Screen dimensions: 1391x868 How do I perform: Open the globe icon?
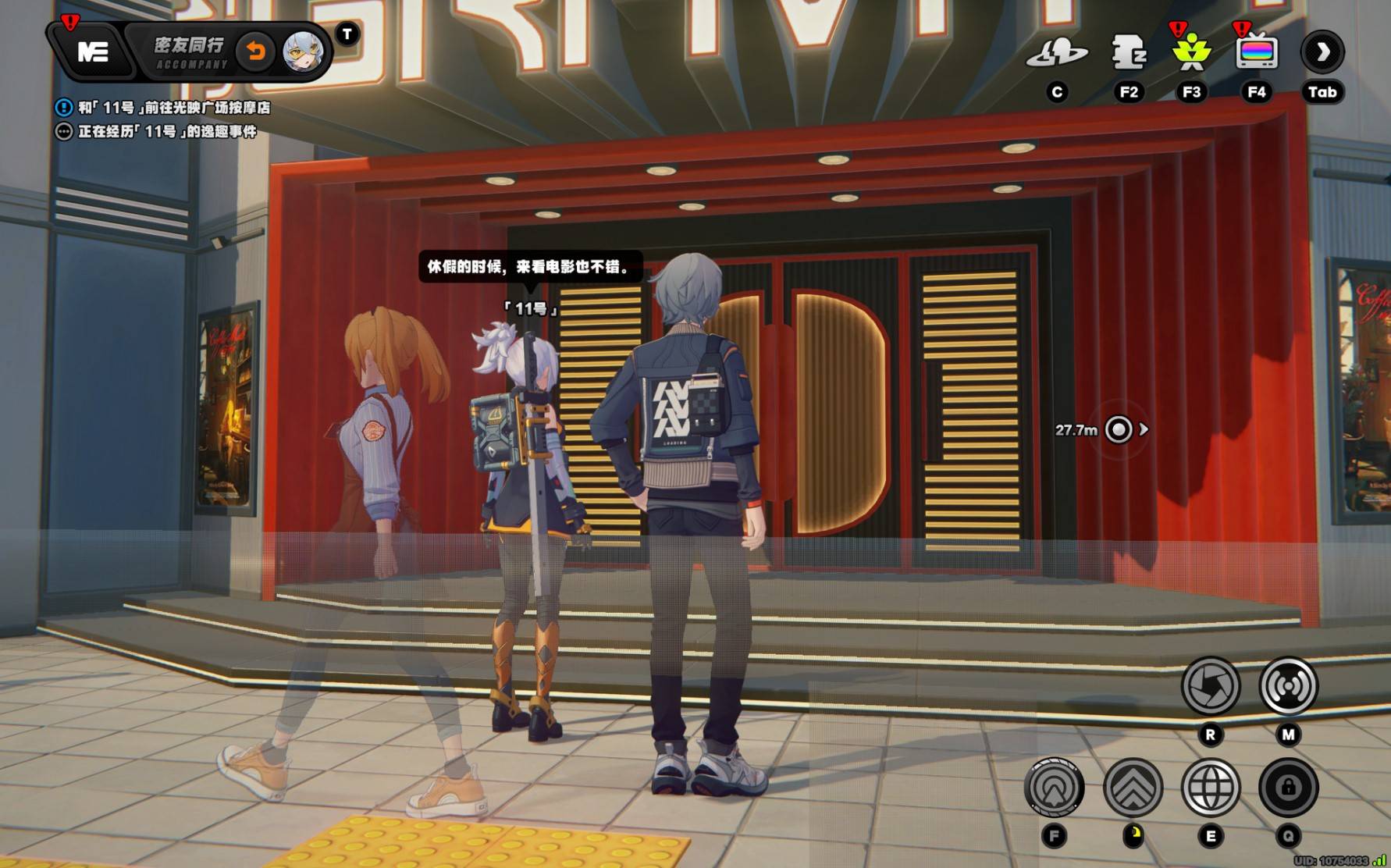pyautogui.click(x=1211, y=788)
